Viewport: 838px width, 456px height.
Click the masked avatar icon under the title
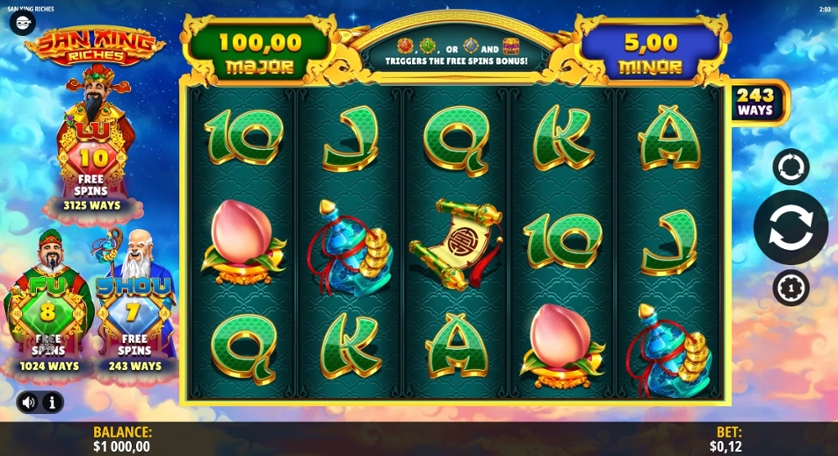click(x=22, y=23)
